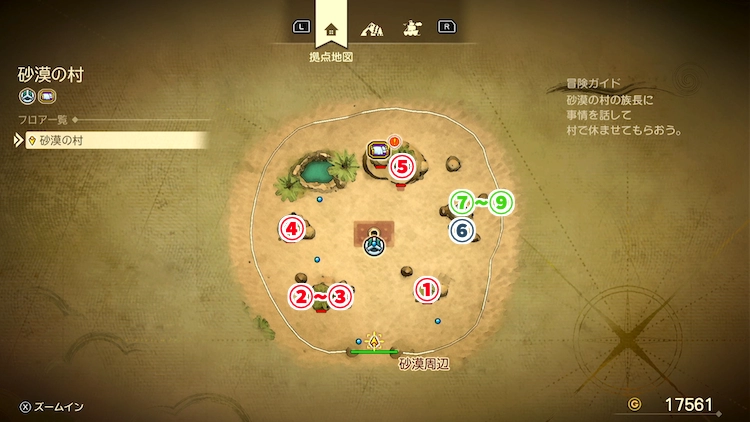This screenshot has height=422, width=750.
Task: Select the dark blue marker 6
Action: click(461, 230)
